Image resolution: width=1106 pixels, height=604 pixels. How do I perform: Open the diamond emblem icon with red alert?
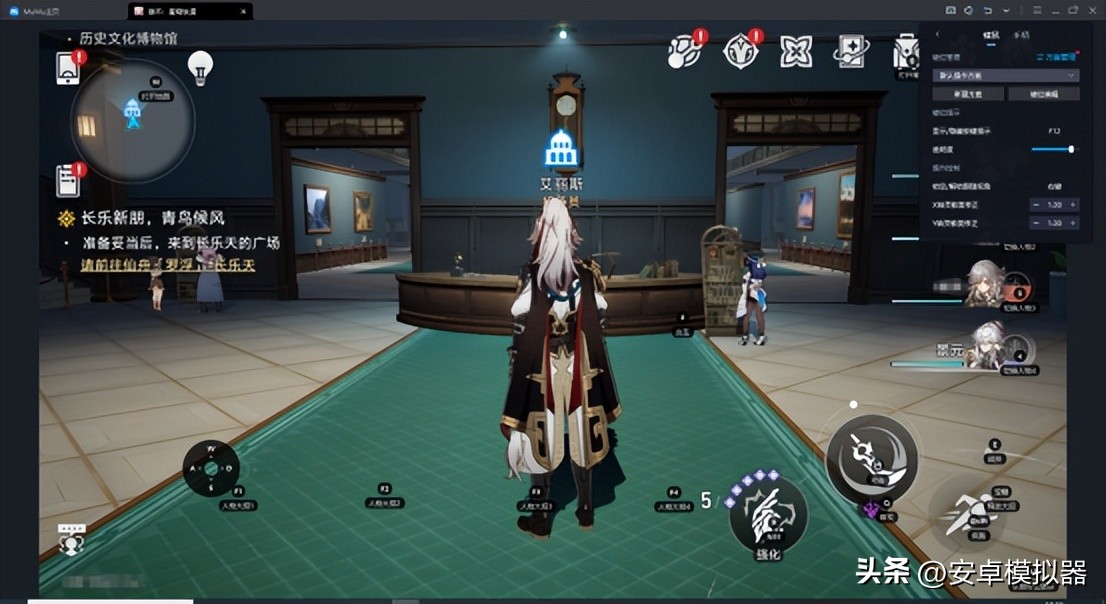point(741,50)
